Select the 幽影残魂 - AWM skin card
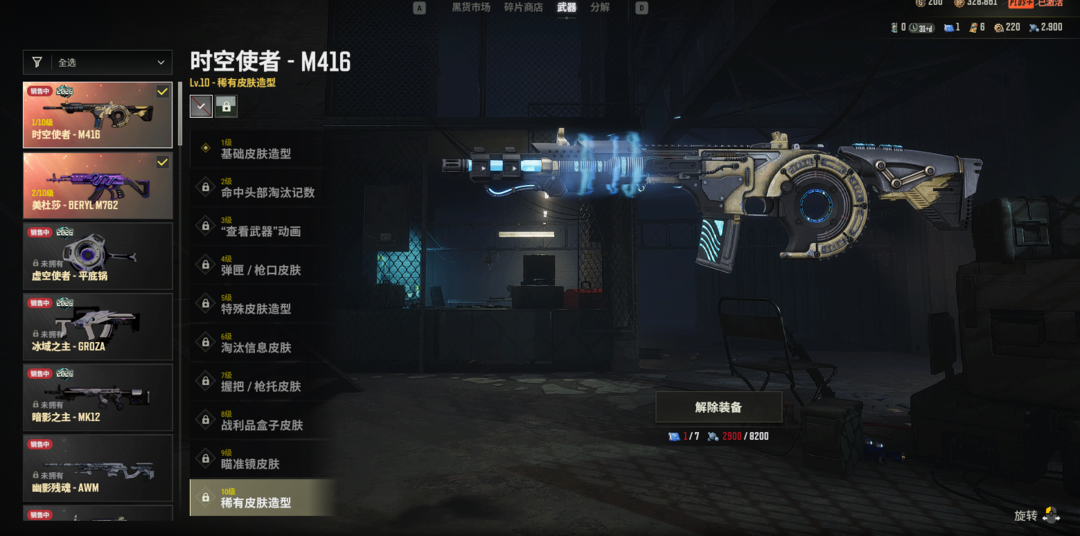Screen dimensions: 1080x536 pyautogui.click(x=97, y=468)
